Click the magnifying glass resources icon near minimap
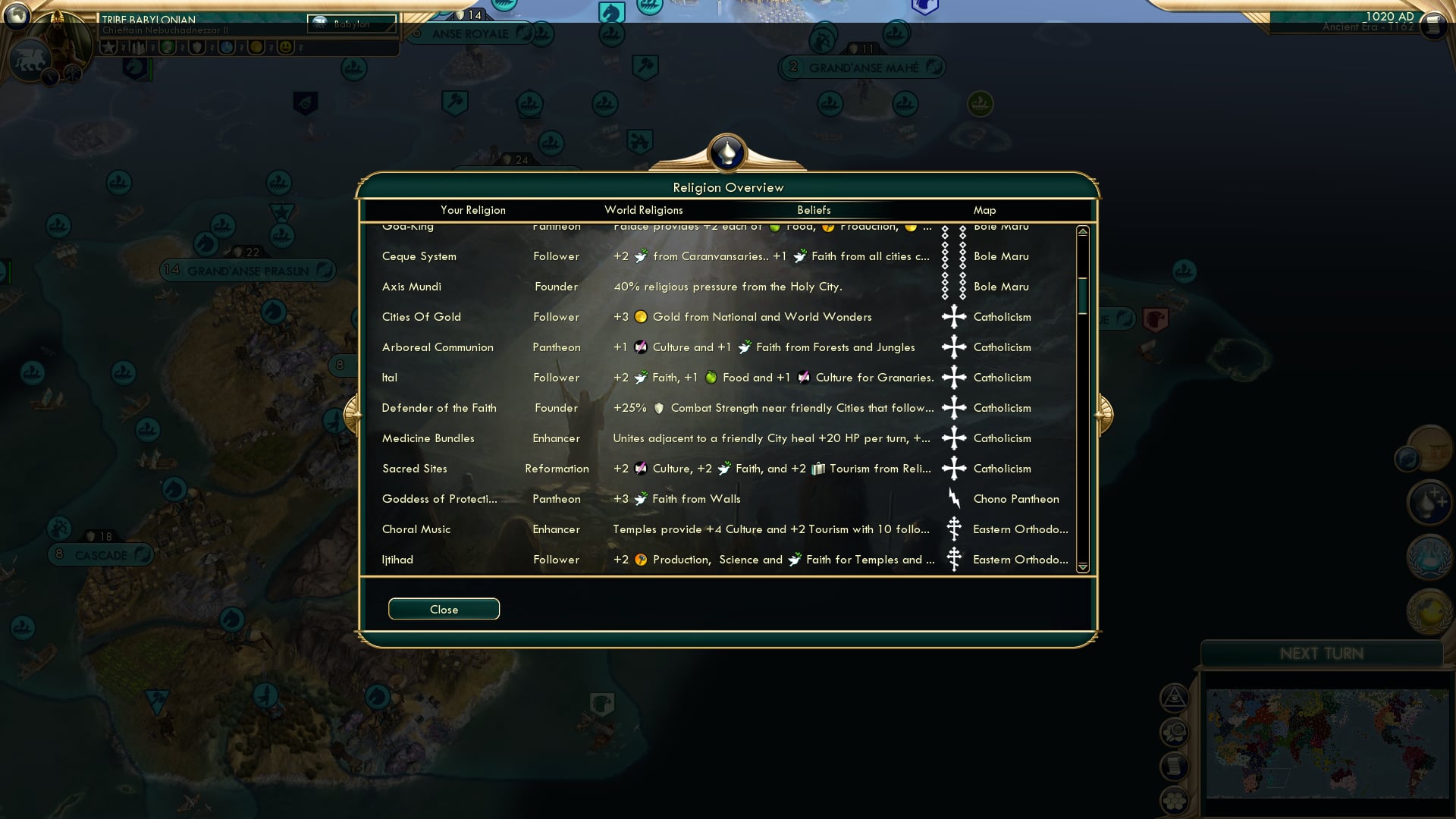The image size is (1456, 819). tap(1175, 732)
